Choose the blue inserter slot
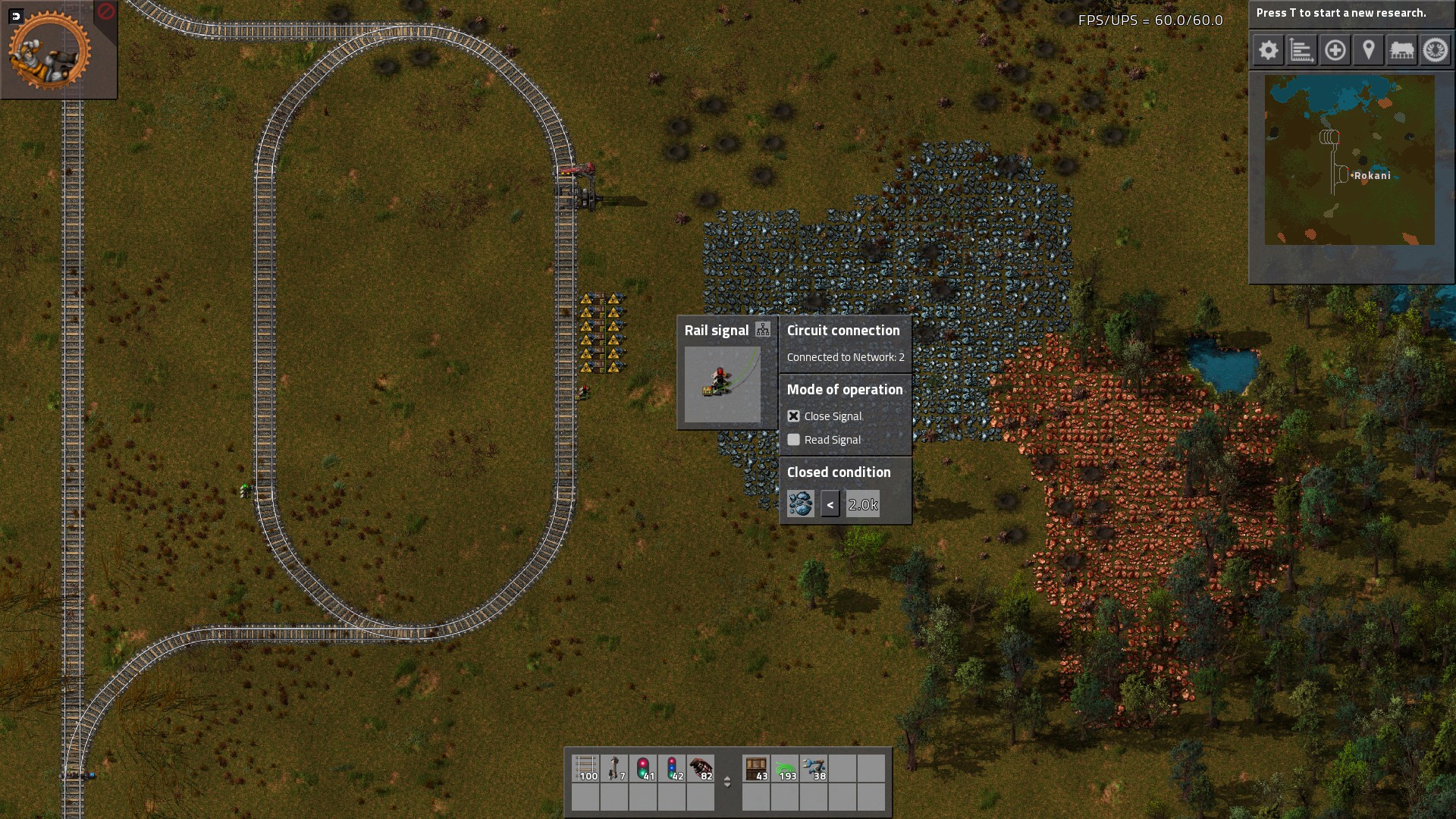The width and height of the screenshot is (1456, 819). point(814,768)
